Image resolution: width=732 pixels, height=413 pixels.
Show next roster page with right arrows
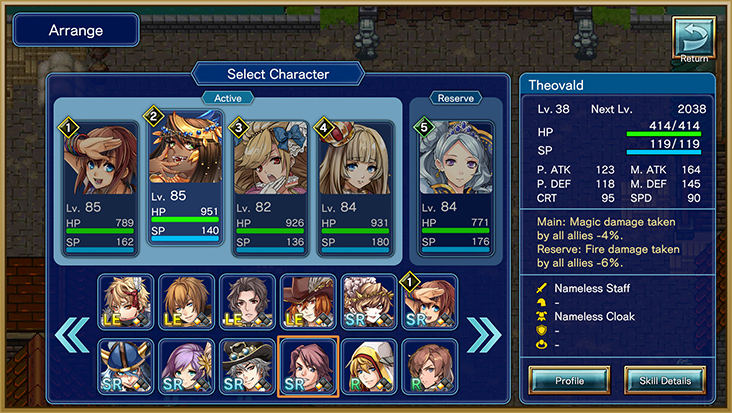point(484,333)
